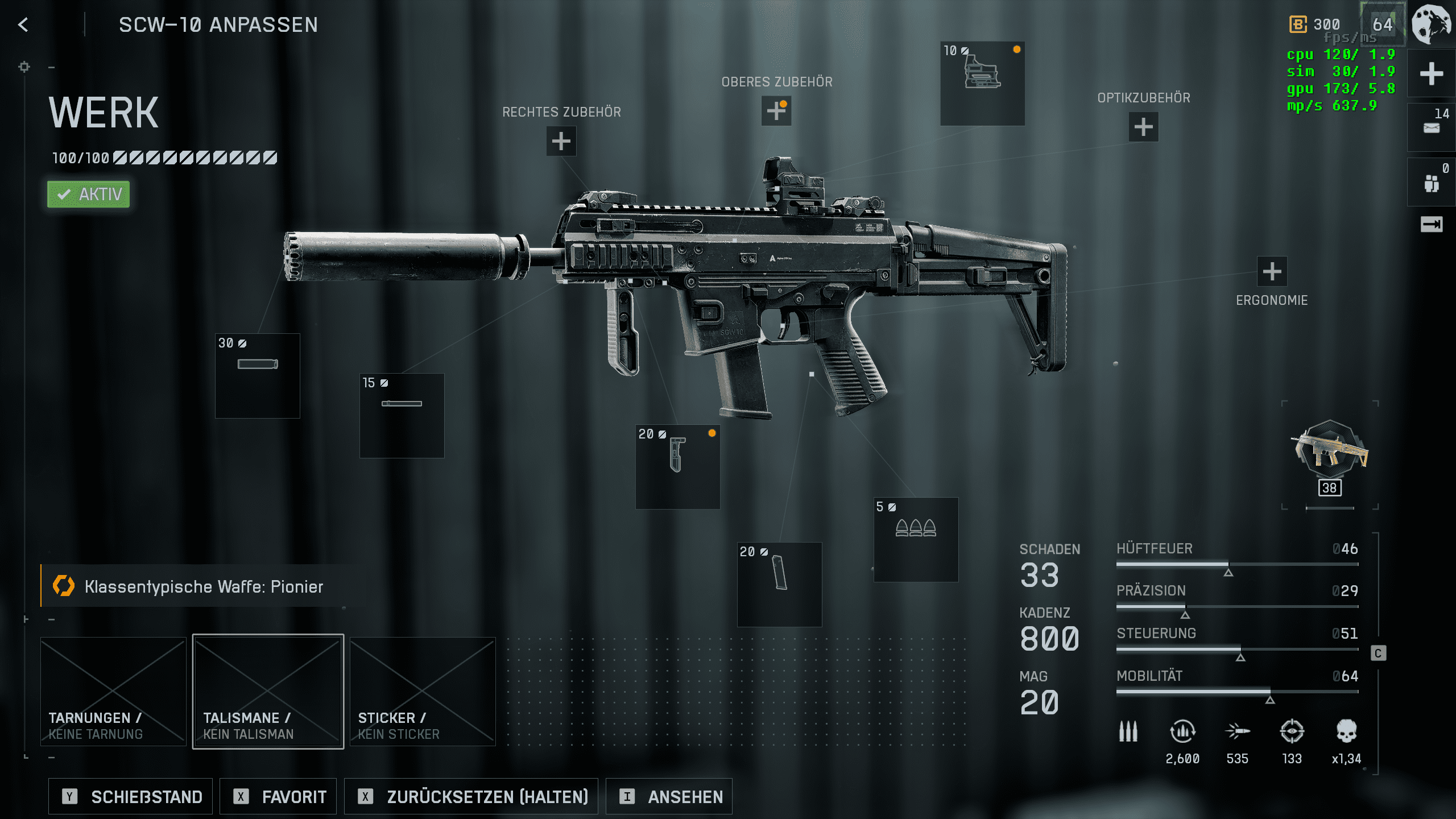Click the Ansehen inspect button
Viewport: 1456px width, 819px height.
click(x=669, y=796)
